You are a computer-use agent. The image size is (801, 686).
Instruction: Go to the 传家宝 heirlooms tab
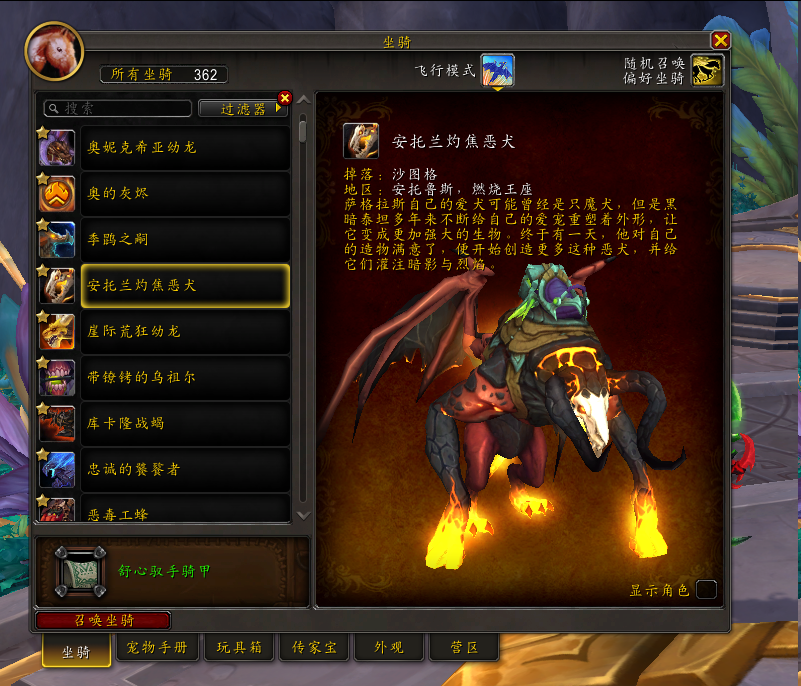point(313,648)
